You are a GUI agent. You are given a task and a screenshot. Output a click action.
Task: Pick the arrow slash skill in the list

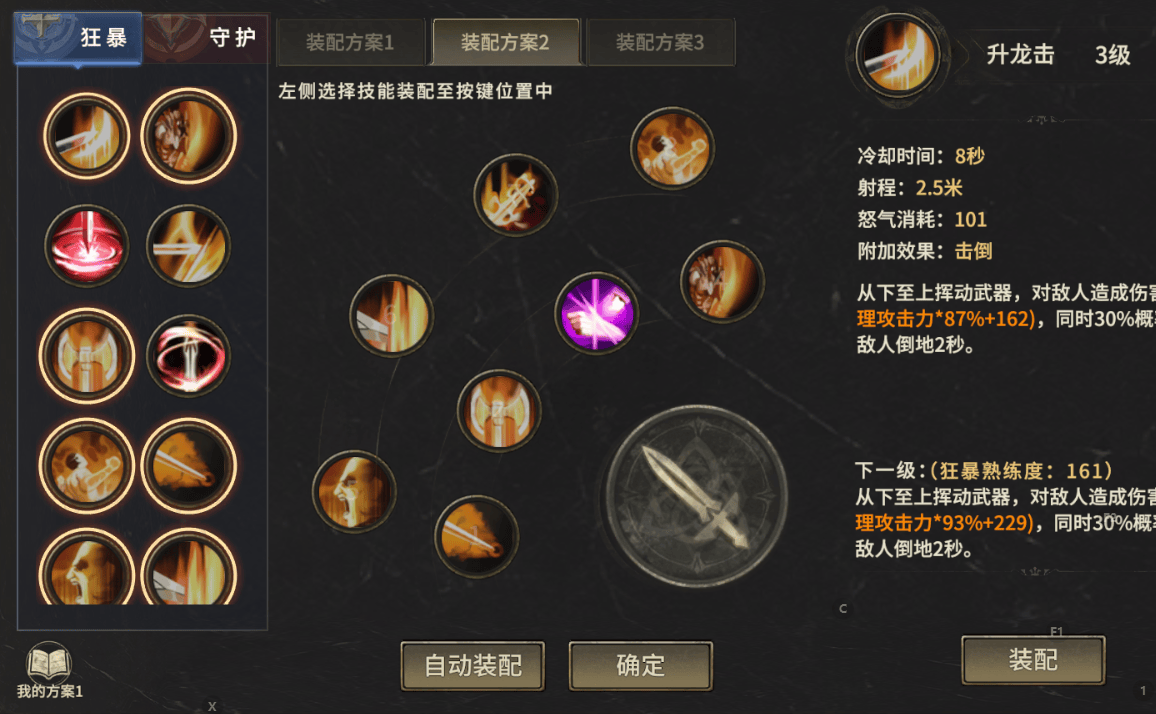pos(188,246)
